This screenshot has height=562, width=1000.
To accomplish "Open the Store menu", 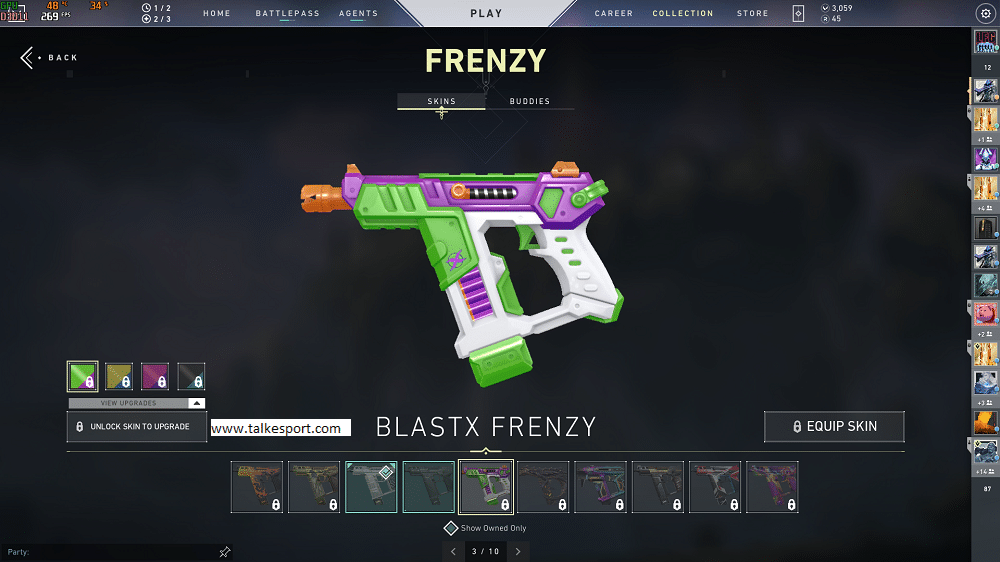I will [x=753, y=14].
